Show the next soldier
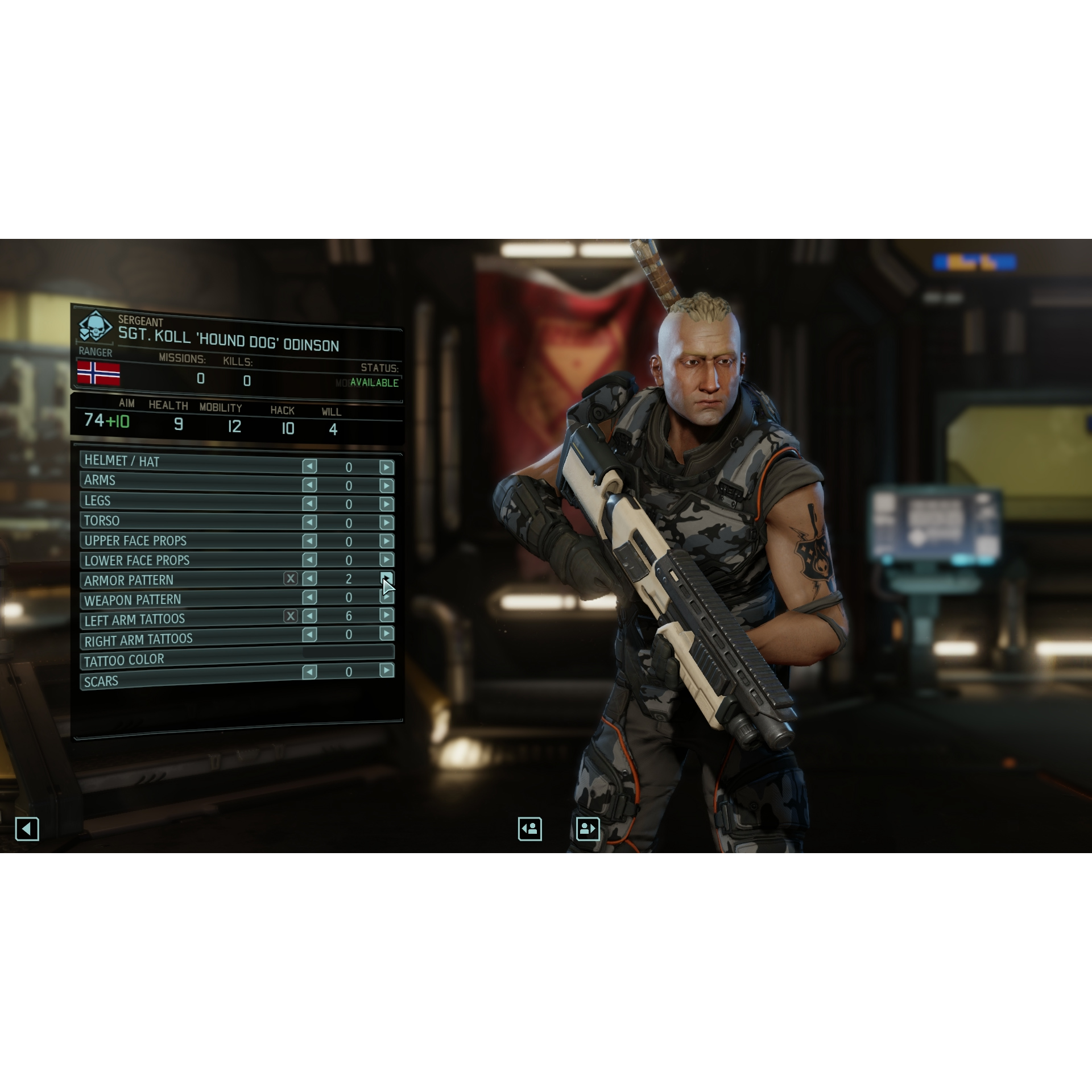Screen dimensions: 1092x1092 coord(588,829)
